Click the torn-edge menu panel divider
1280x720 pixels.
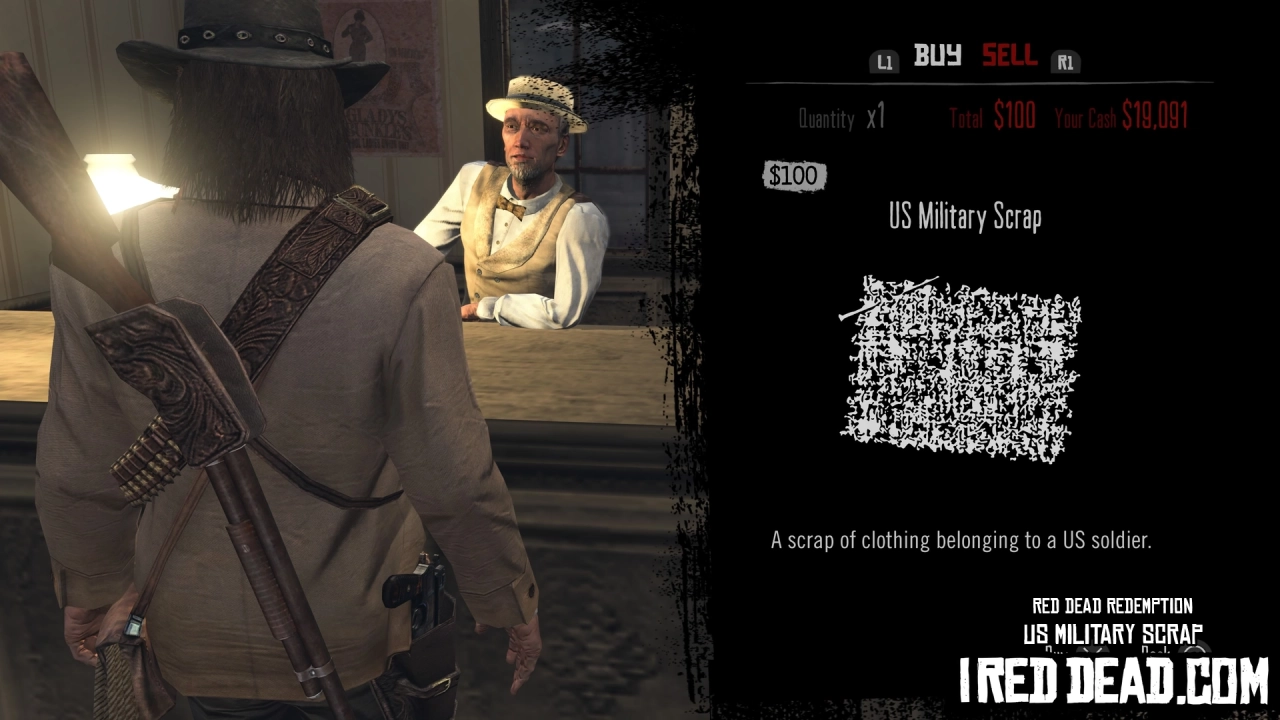coord(680,360)
